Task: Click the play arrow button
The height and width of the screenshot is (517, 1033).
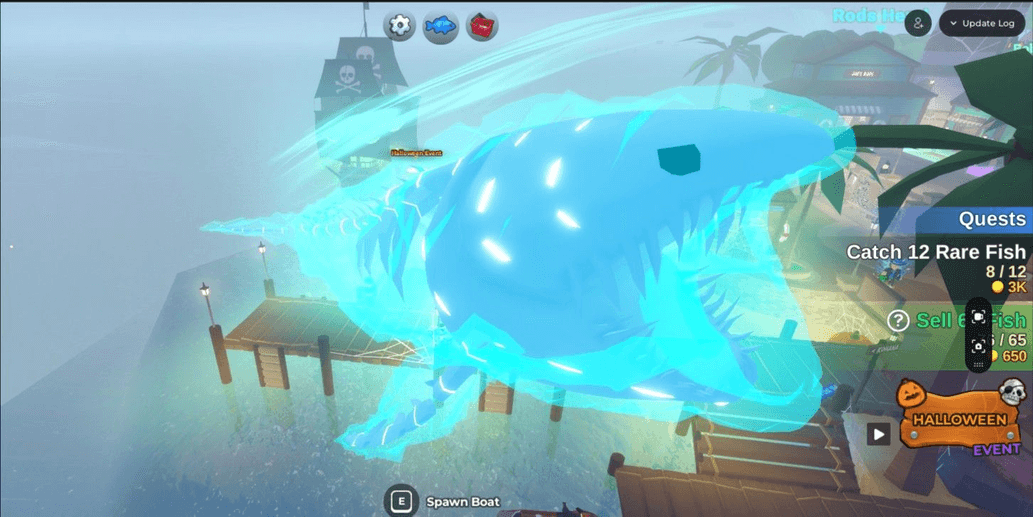Action: point(878,434)
